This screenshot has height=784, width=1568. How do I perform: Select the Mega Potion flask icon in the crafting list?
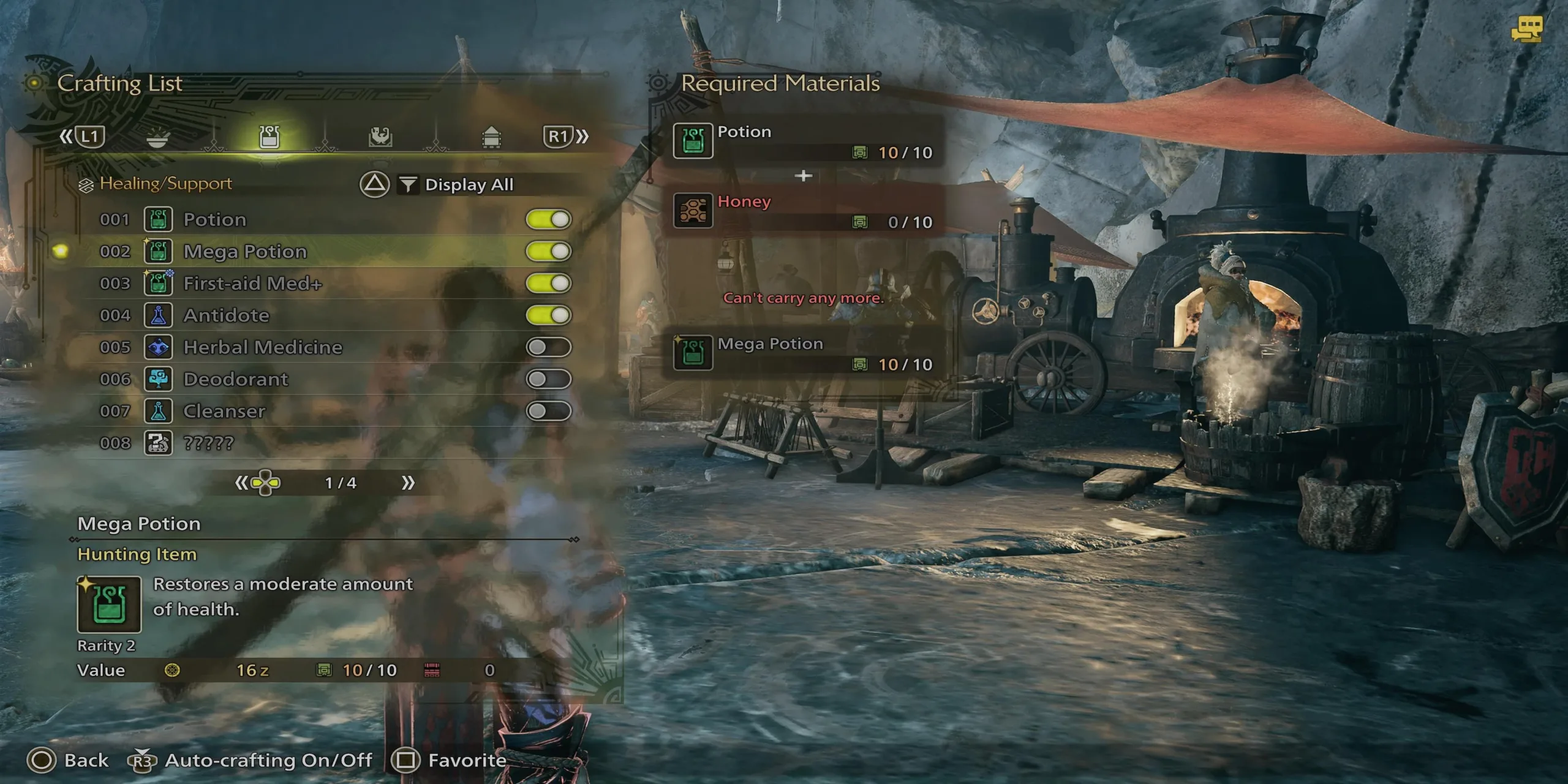point(159,251)
